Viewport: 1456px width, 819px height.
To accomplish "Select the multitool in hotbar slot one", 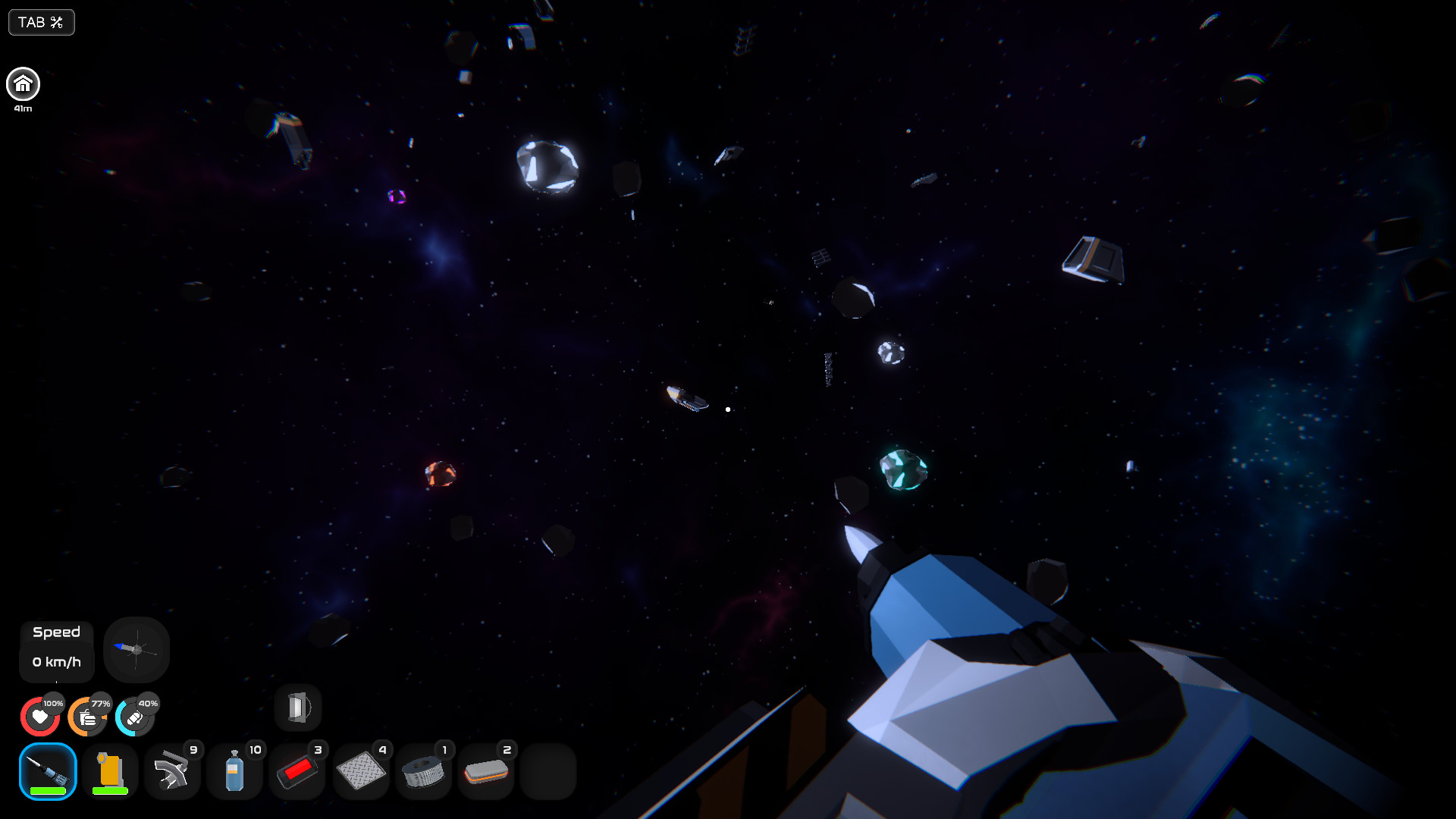I will [47, 769].
